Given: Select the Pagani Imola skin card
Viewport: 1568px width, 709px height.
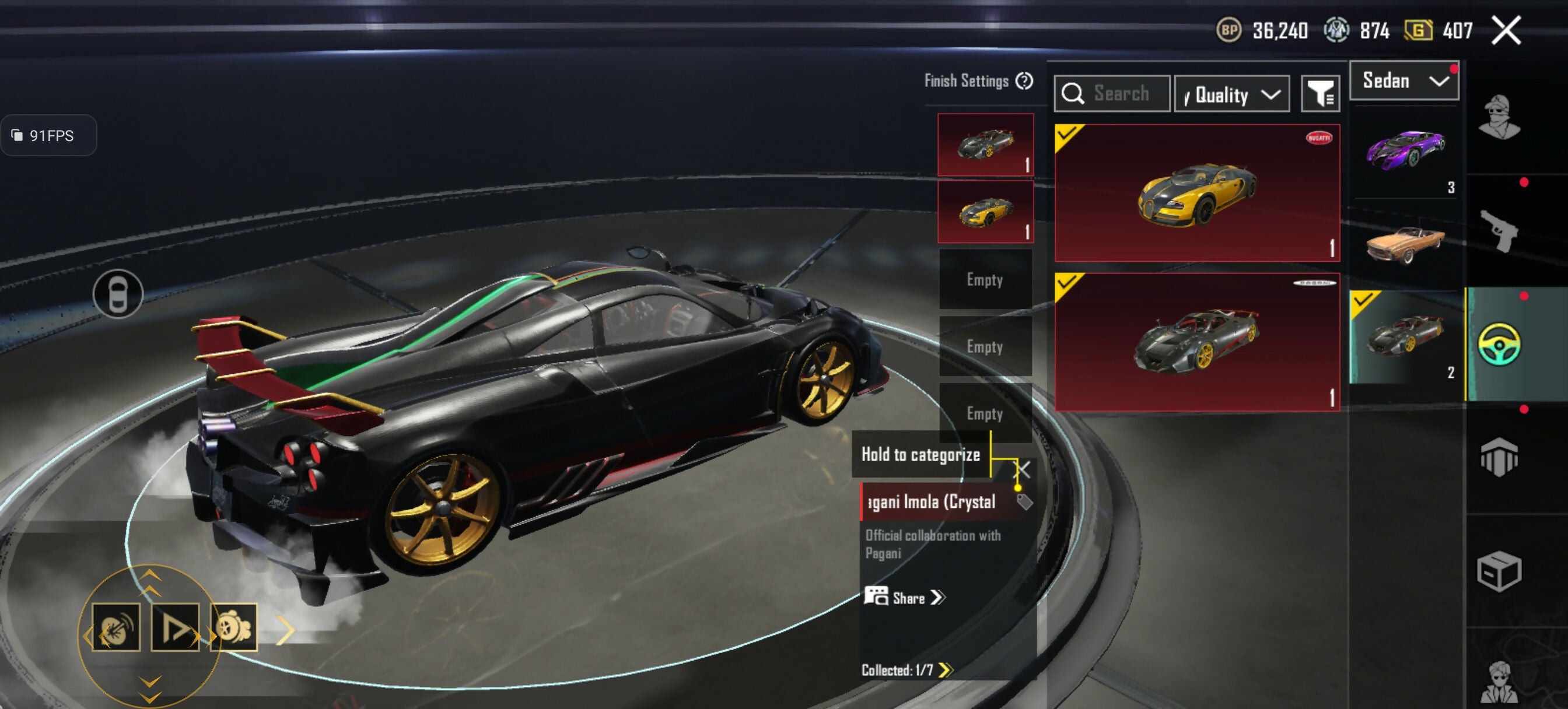Looking at the screenshot, I should point(1196,342).
